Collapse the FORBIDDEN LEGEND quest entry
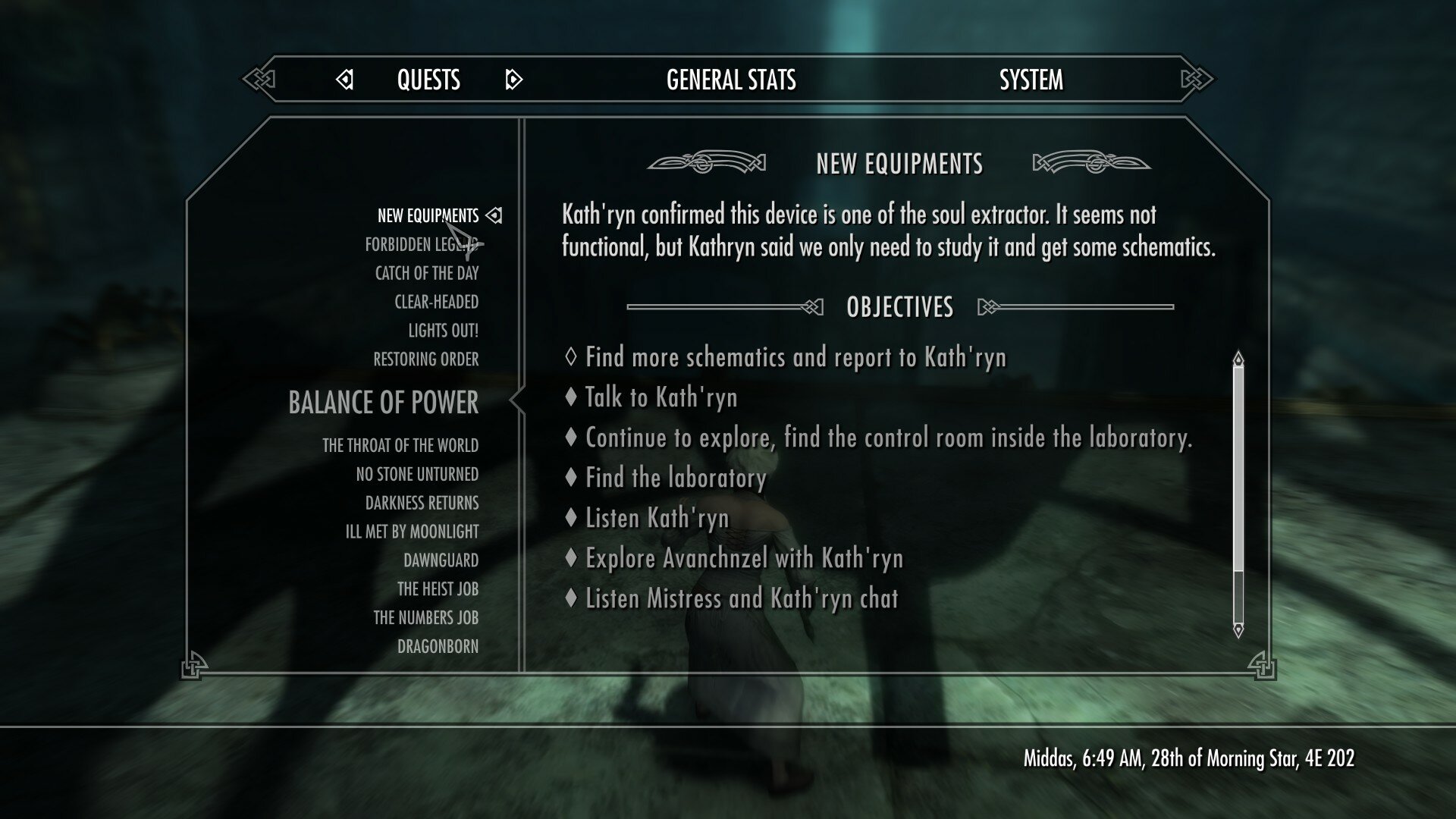1456x819 pixels. (x=422, y=244)
